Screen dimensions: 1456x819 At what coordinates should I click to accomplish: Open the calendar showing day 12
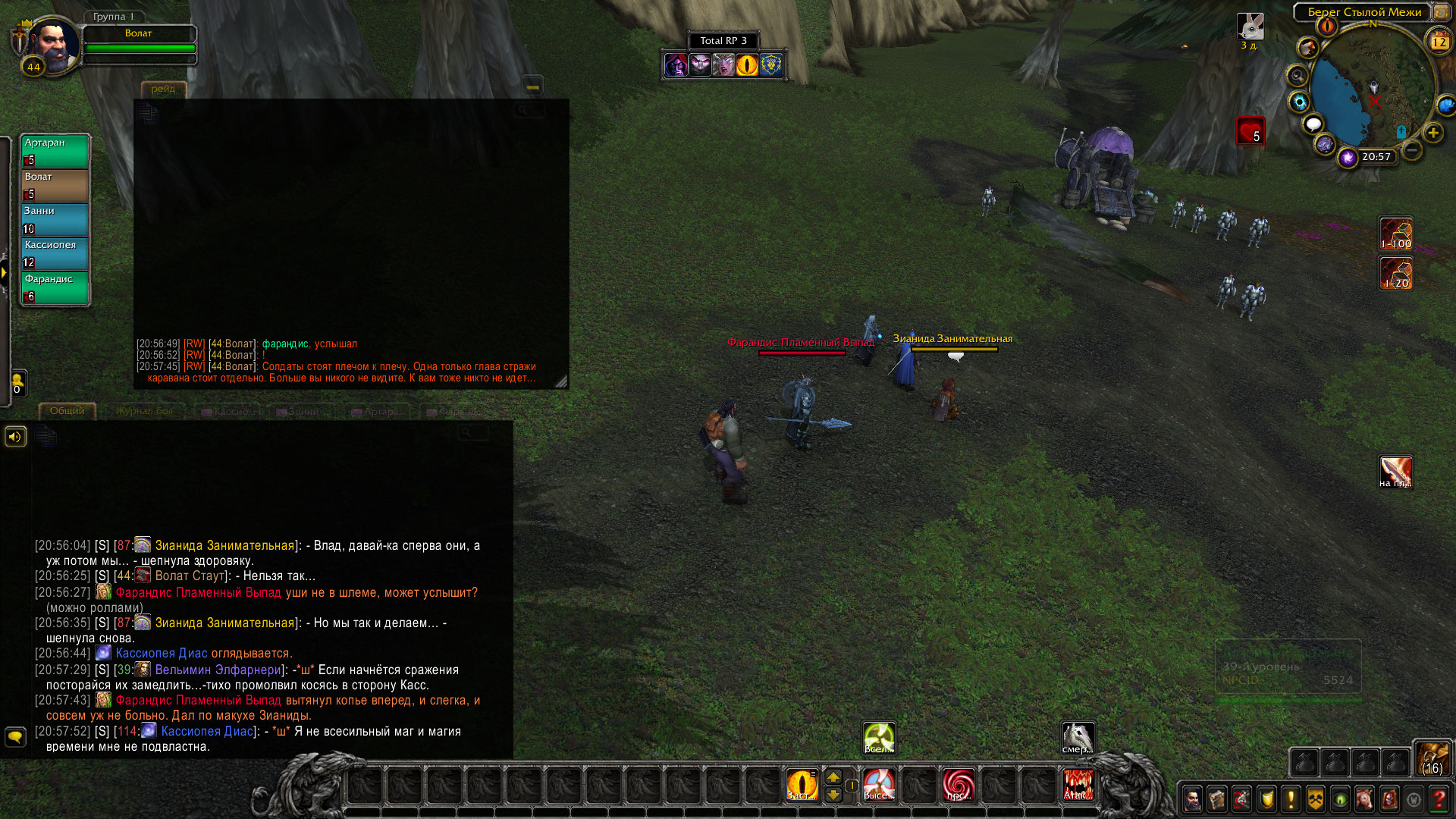click(1439, 42)
